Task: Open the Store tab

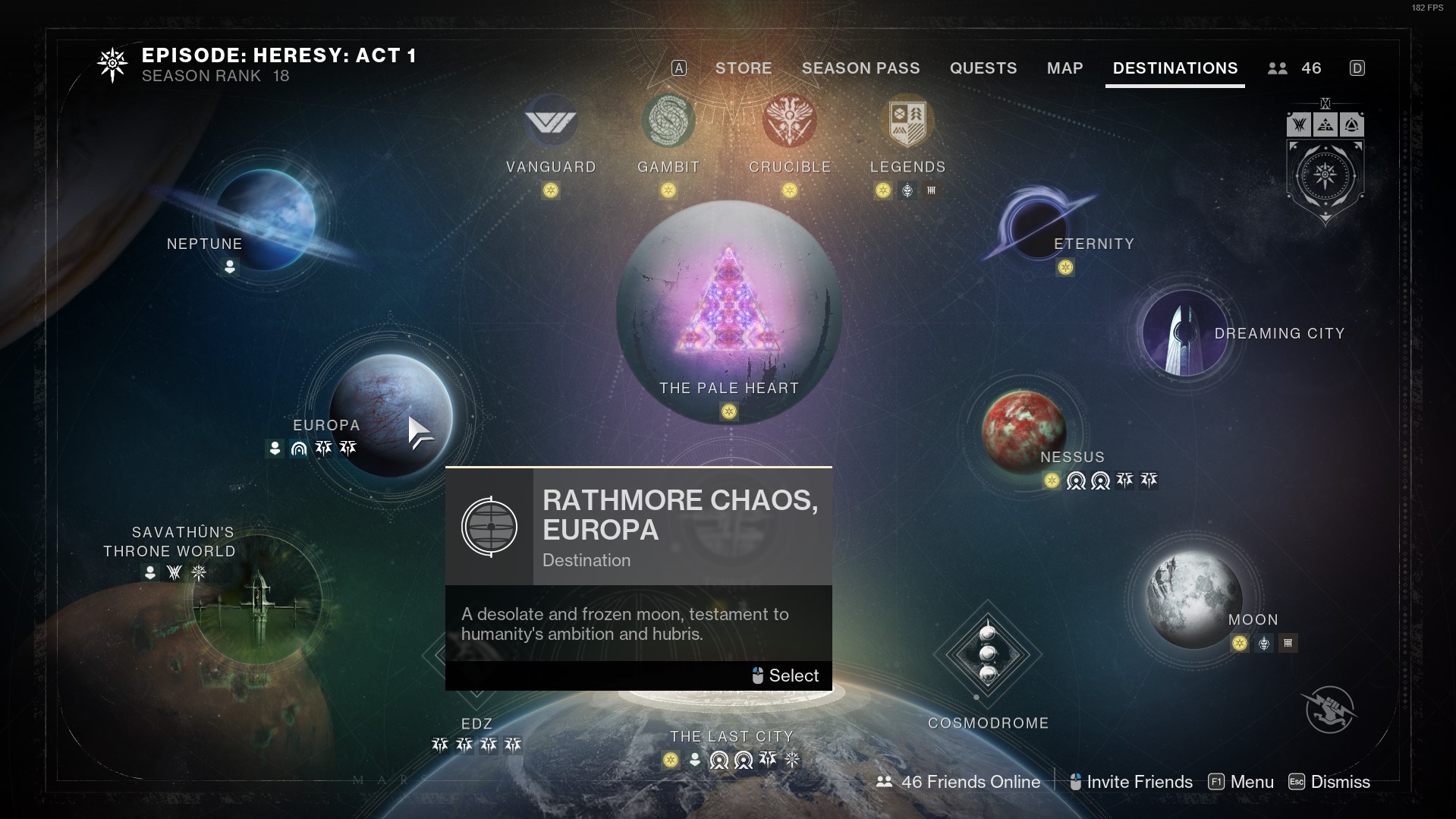Action: (743, 68)
